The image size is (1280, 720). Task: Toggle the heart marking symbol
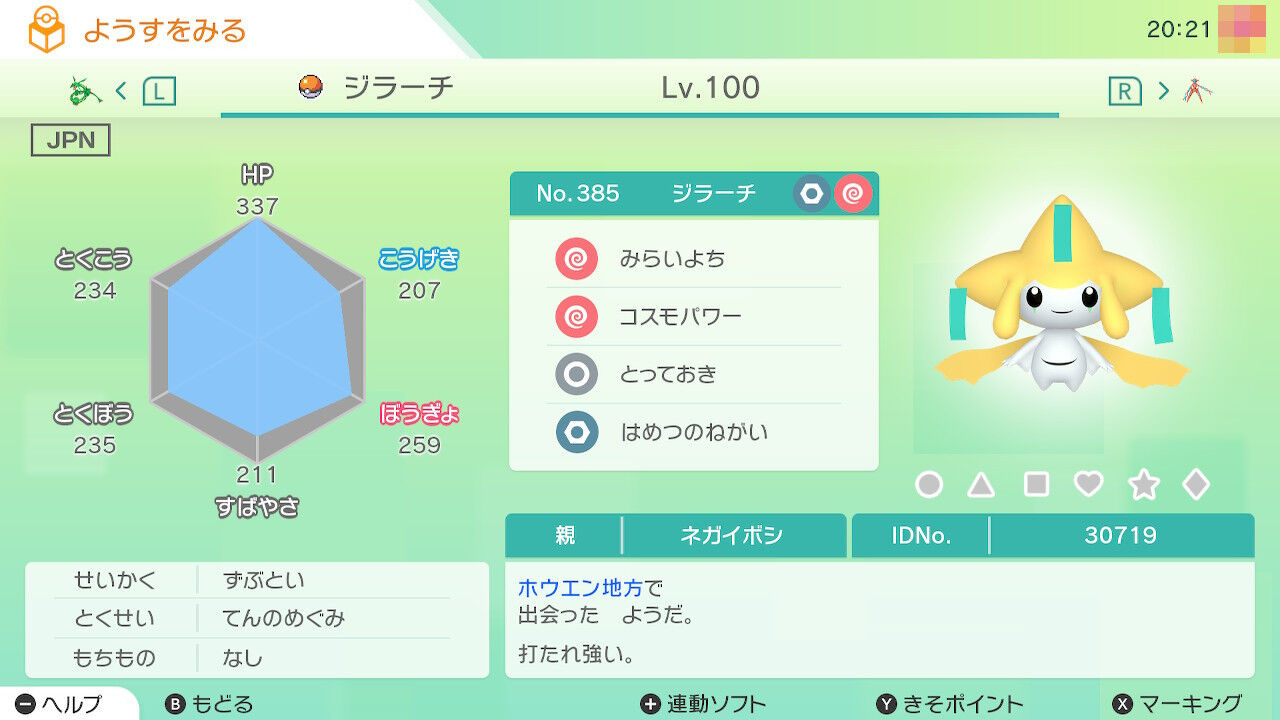point(1087,483)
